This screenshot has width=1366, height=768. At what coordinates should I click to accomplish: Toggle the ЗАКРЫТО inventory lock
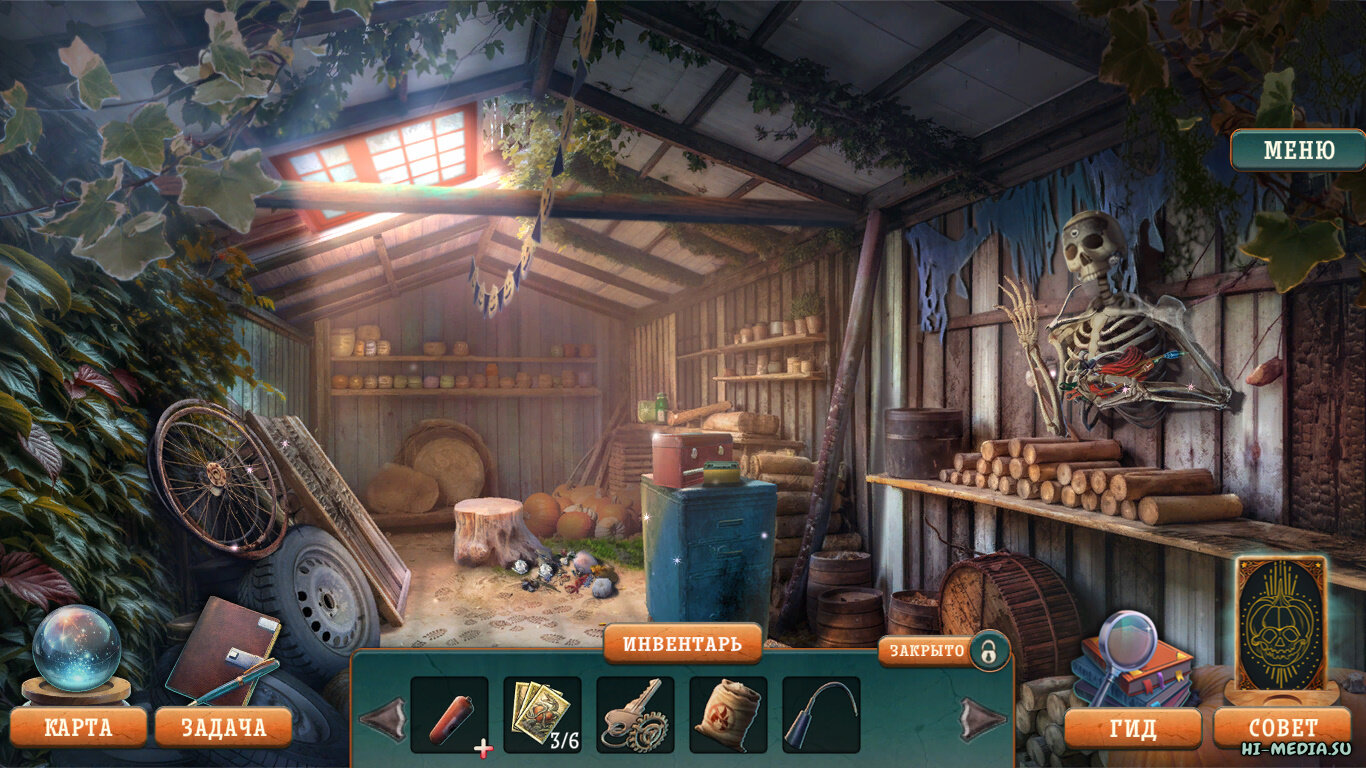click(988, 652)
